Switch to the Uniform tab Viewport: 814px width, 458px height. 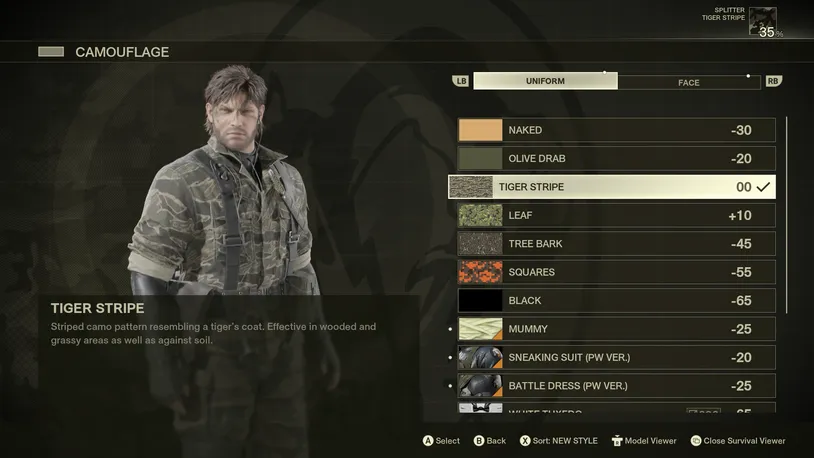click(545, 81)
